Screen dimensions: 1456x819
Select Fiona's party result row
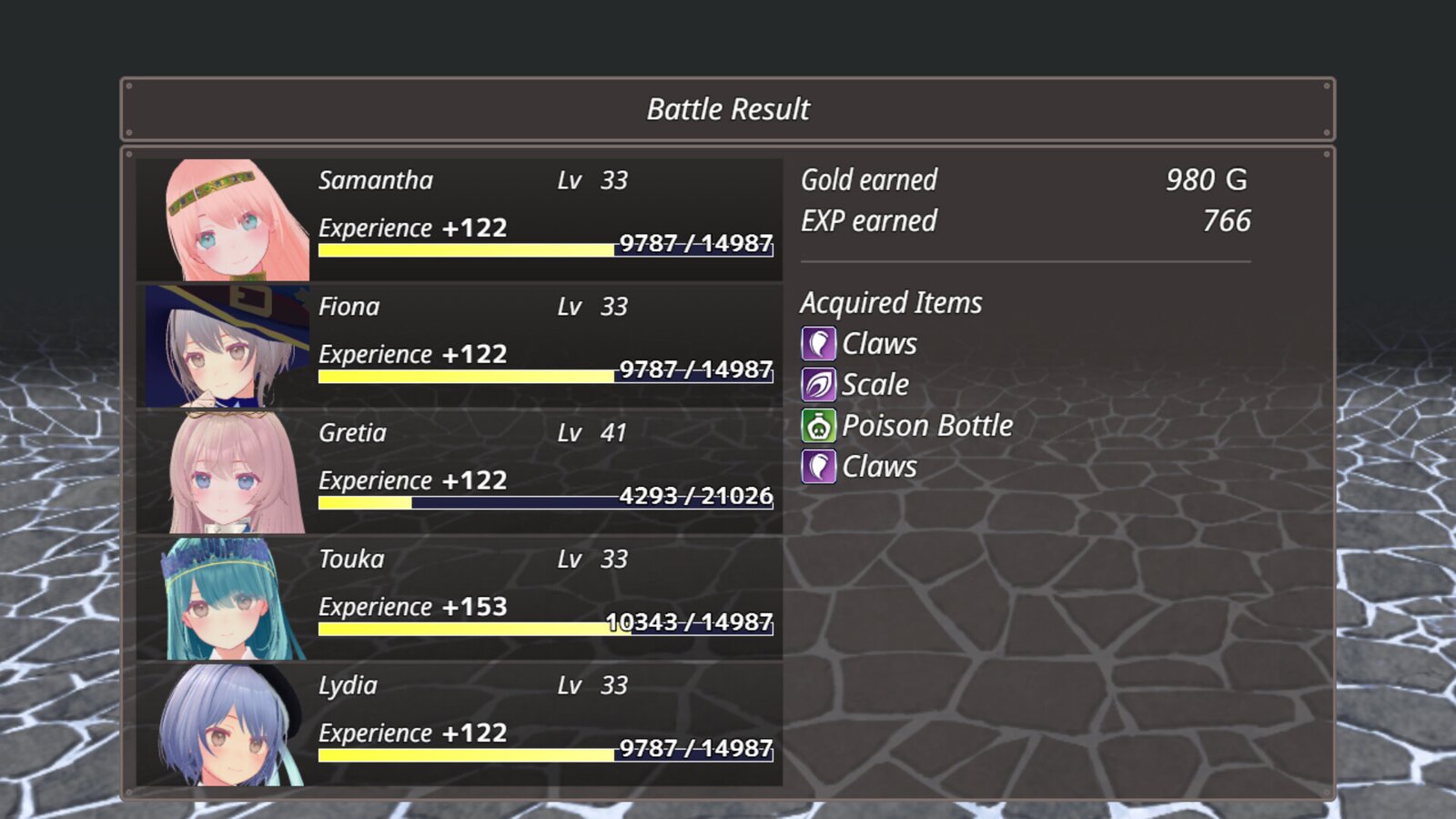[x=460, y=346]
